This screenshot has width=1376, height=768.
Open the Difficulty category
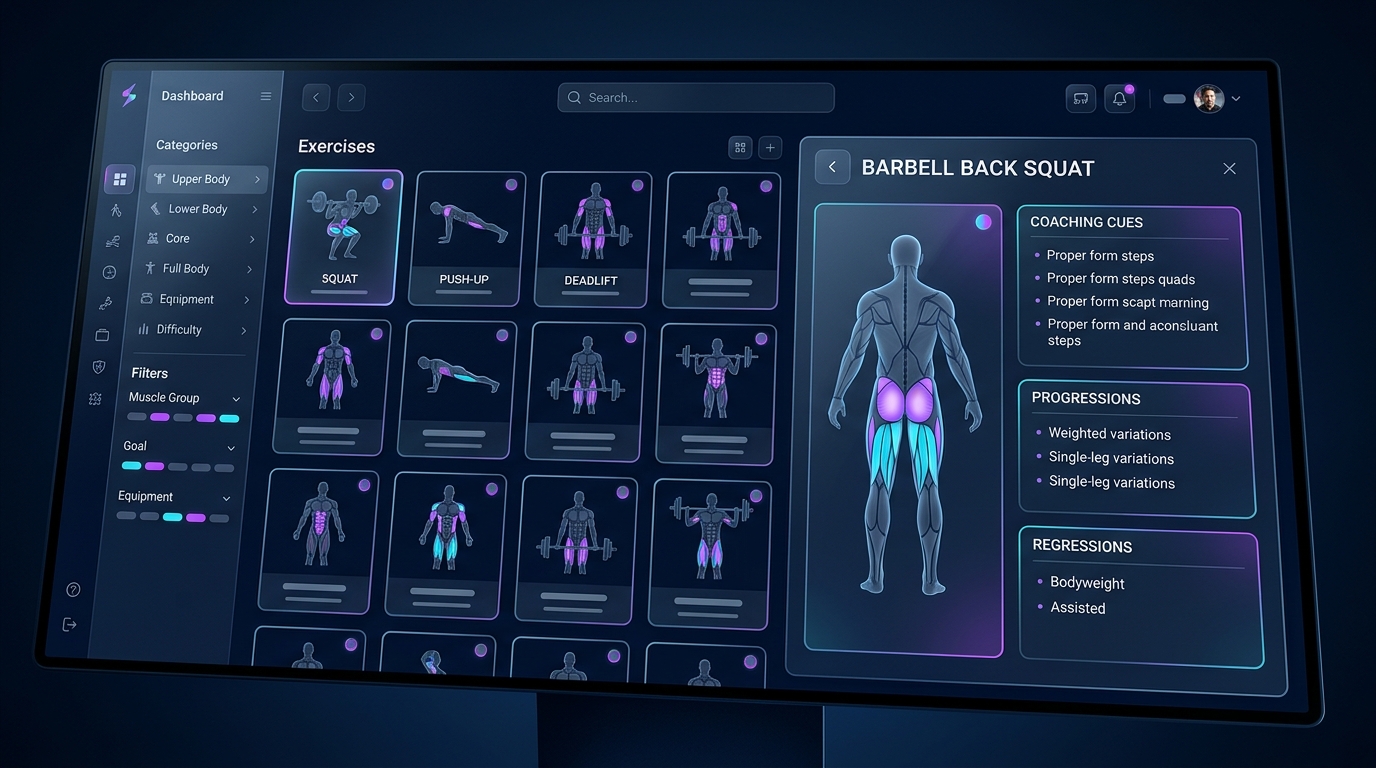click(x=187, y=329)
